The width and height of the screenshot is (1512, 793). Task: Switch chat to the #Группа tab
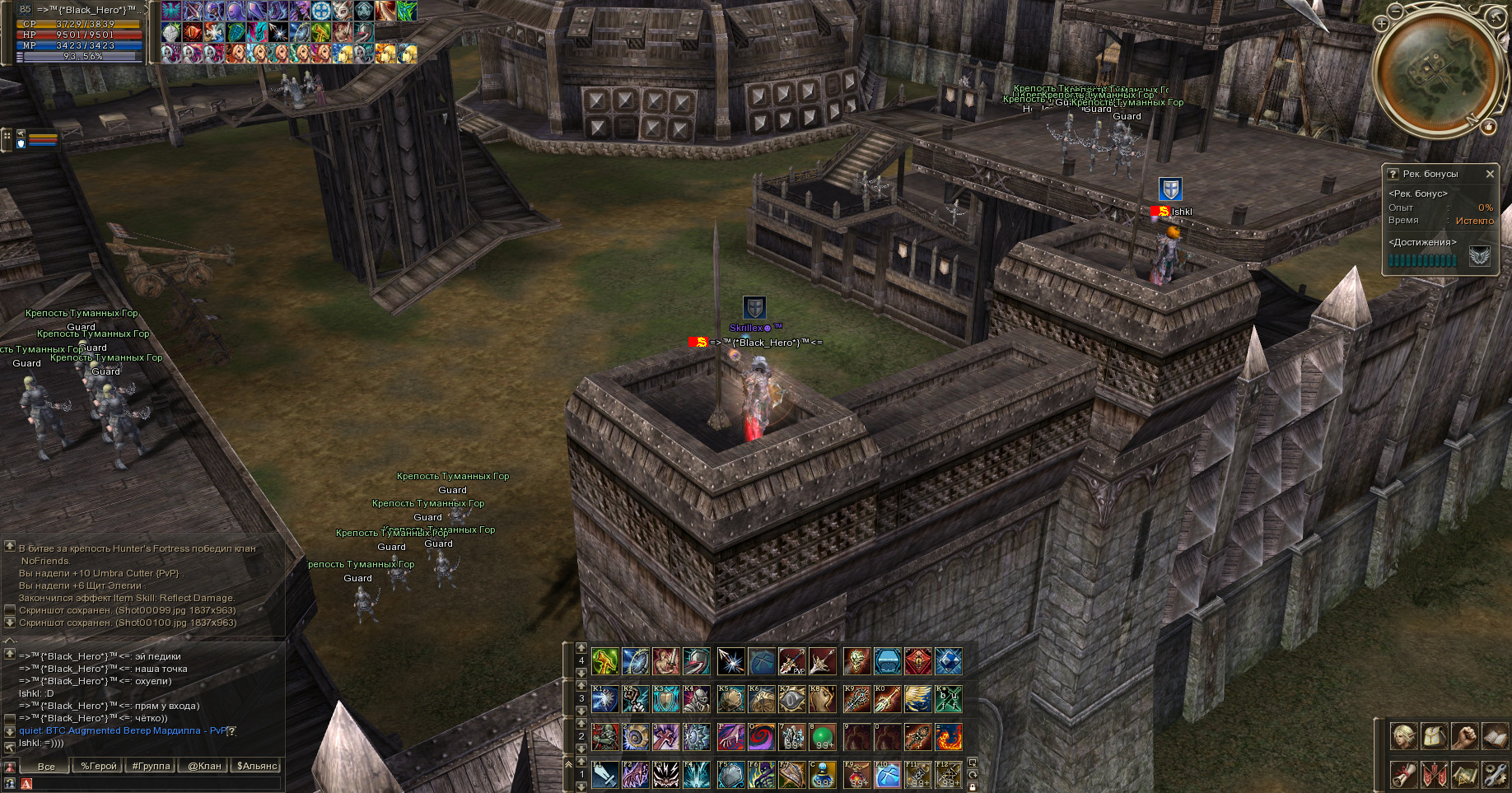coord(151,766)
